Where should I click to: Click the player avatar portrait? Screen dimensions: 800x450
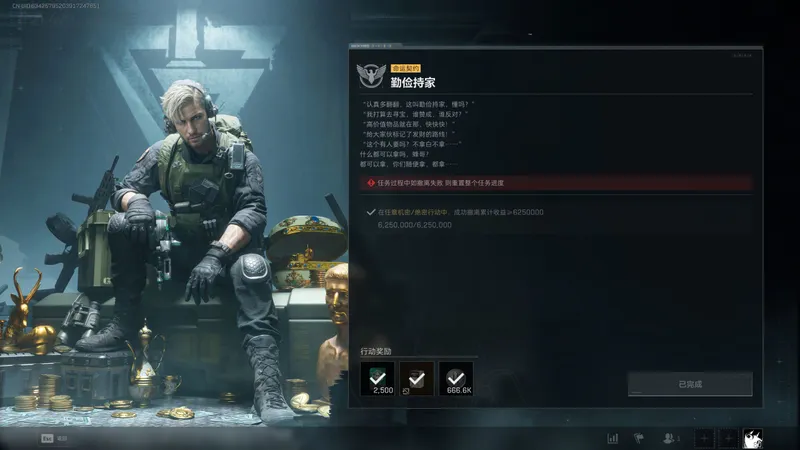click(x=753, y=438)
